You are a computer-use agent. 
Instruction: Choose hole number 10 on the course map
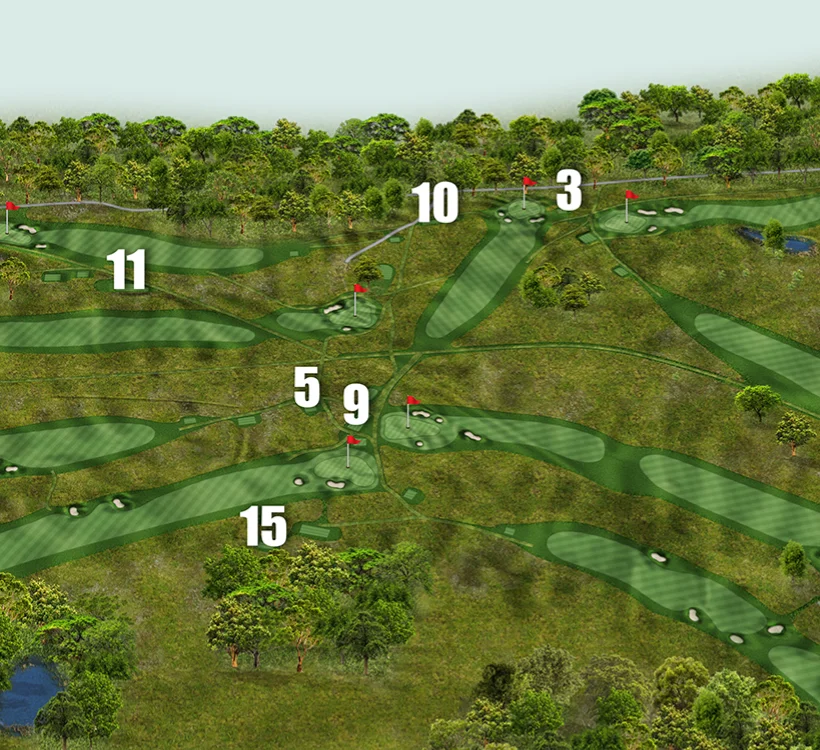[435, 202]
